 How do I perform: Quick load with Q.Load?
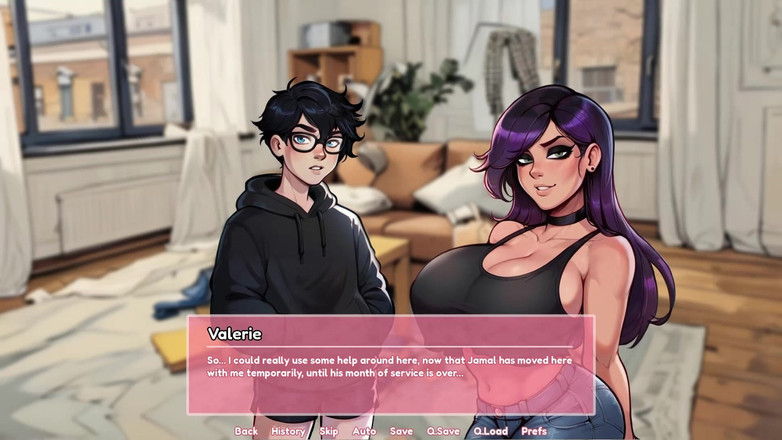coord(490,431)
